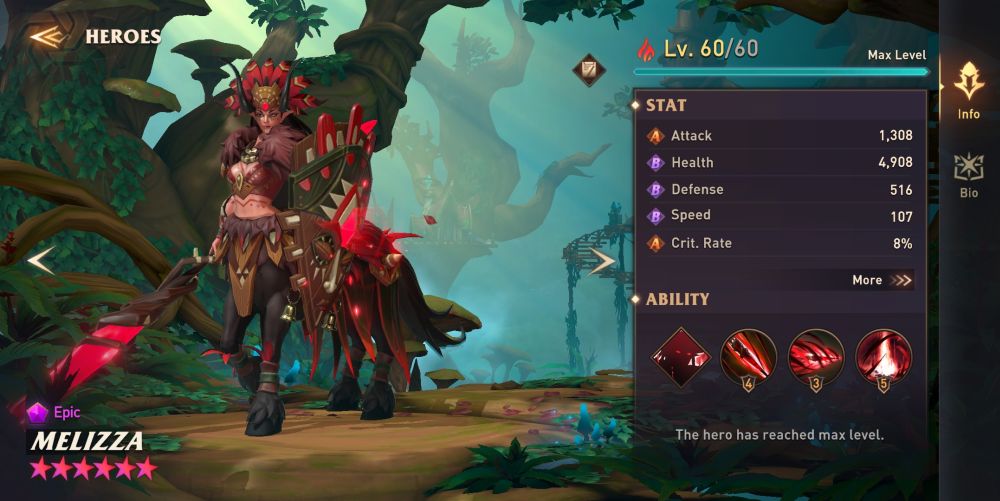View the previous hero with left arrow
The width and height of the screenshot is (1000, 501).
(40, 261)
